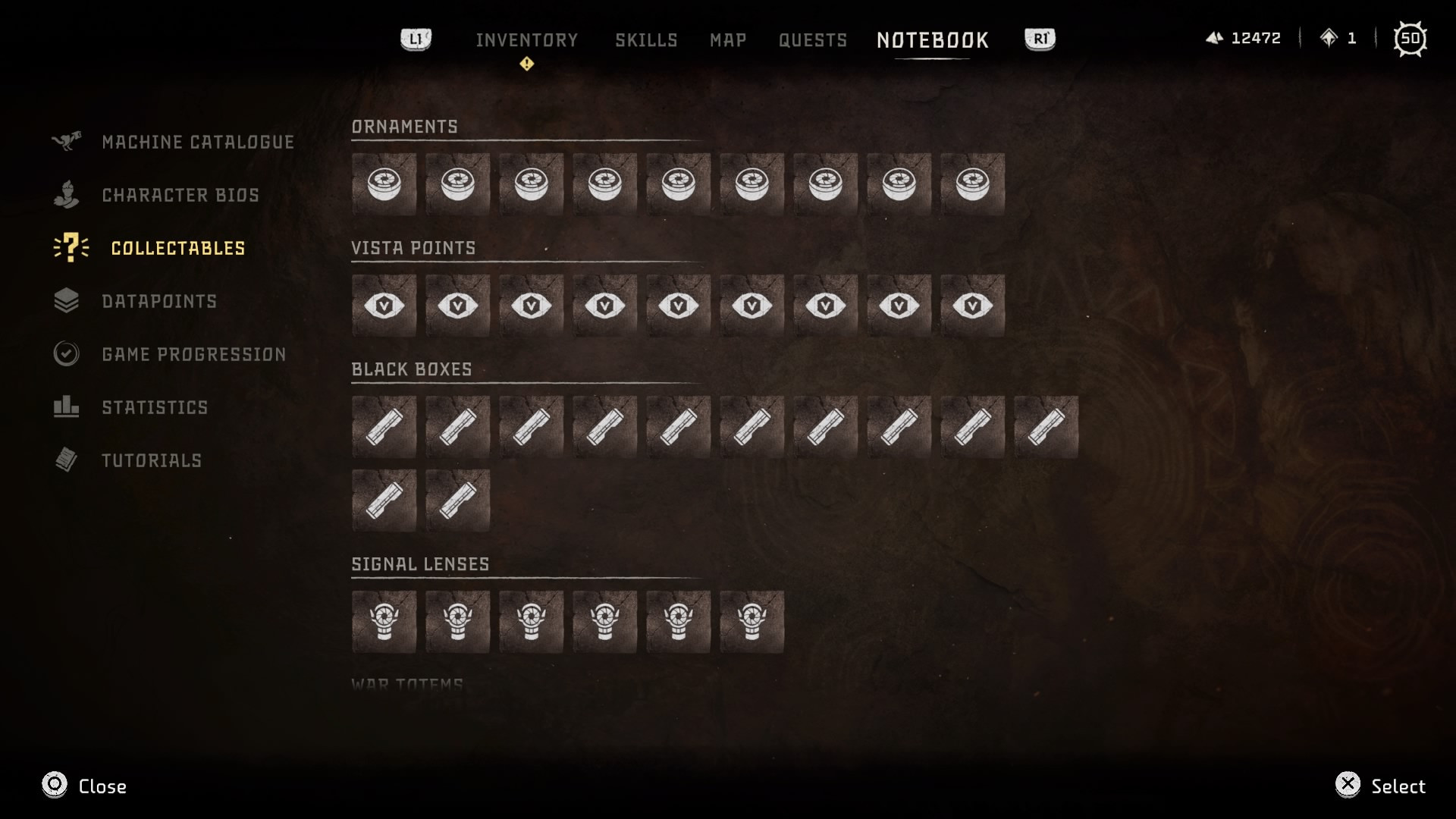Image resolution: width=1456 pixels, height=819 pixels.
Task: Open the Machine Catalogue section
Action: click(x=197, y=142)
